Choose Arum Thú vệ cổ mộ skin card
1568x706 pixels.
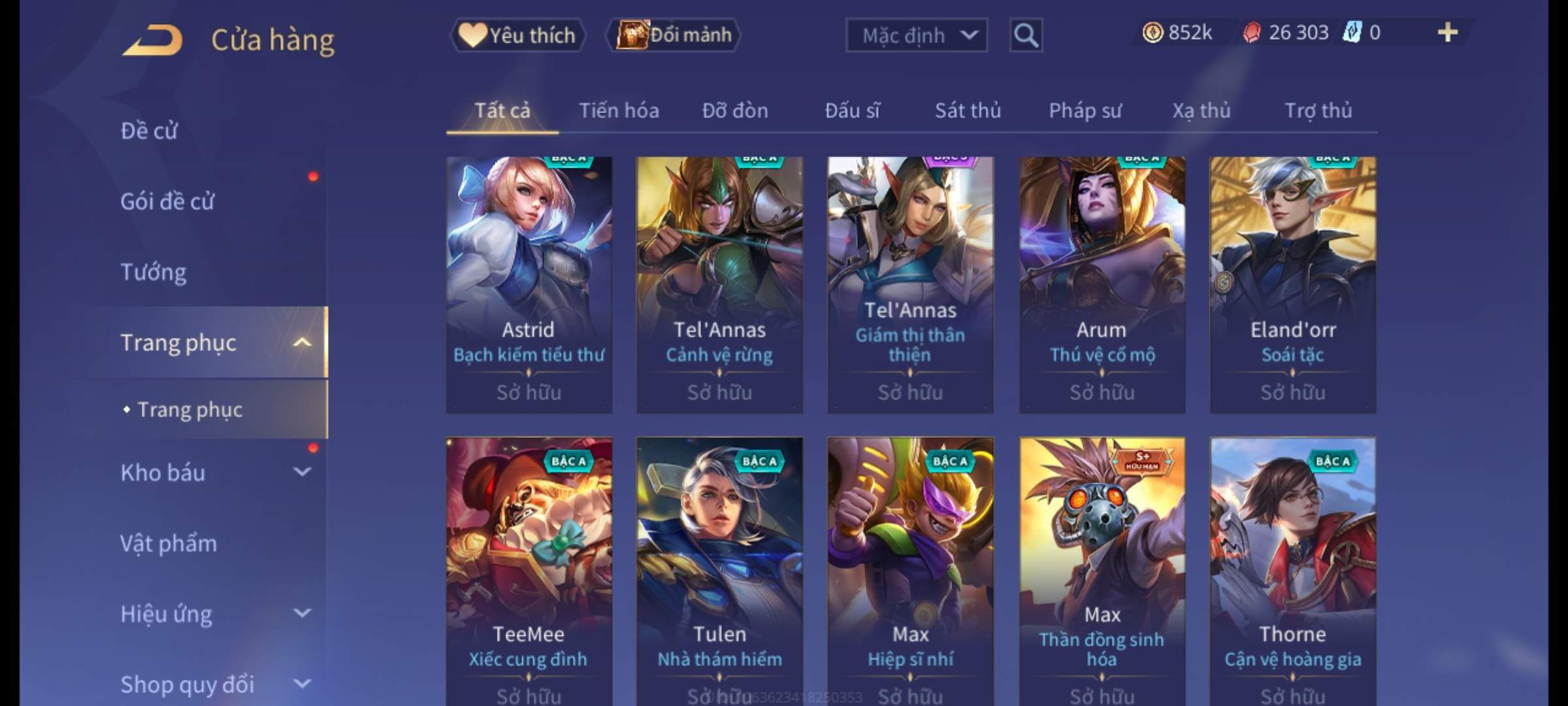click(1102, 284)
